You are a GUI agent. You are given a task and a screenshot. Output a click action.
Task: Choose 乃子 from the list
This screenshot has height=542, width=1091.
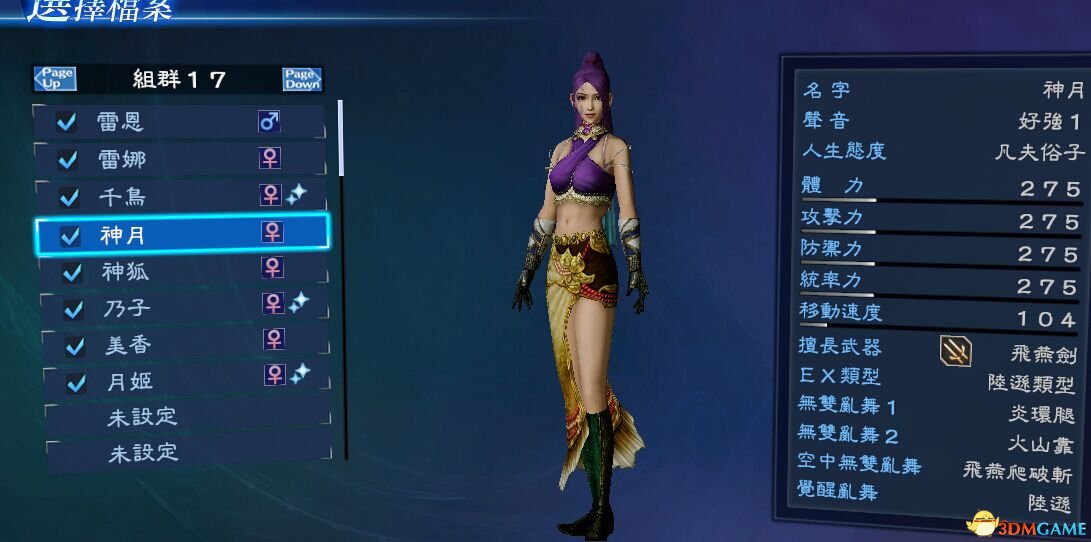point(180,307)
